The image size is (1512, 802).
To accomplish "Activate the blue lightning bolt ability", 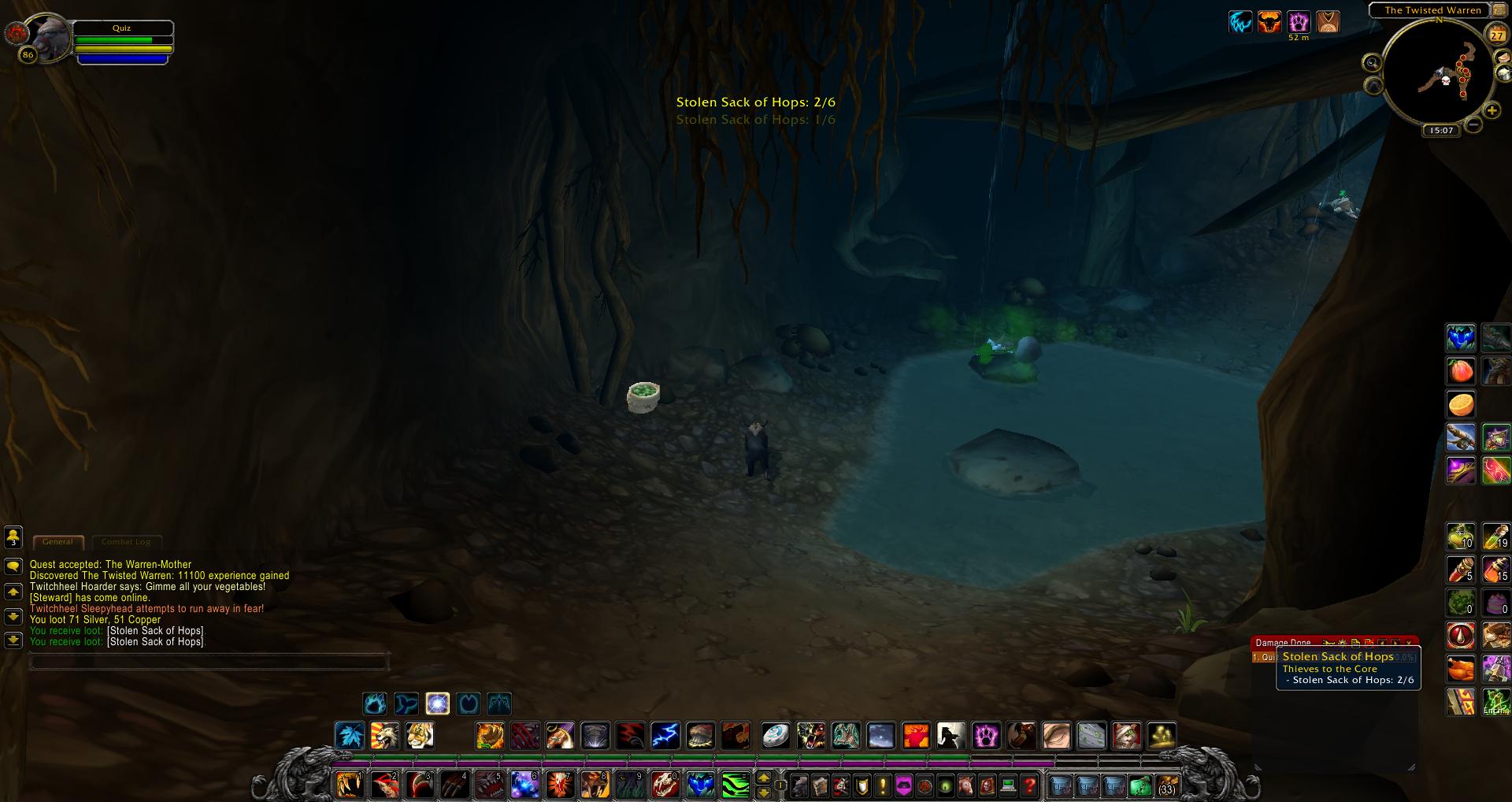I will 665,736.
